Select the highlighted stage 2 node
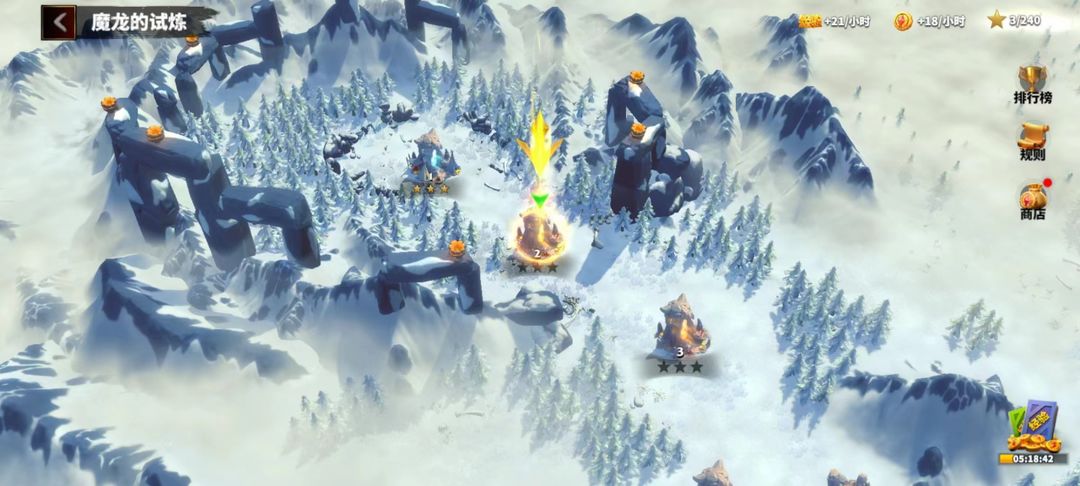1080x486 pixels. tap(538, 235)
